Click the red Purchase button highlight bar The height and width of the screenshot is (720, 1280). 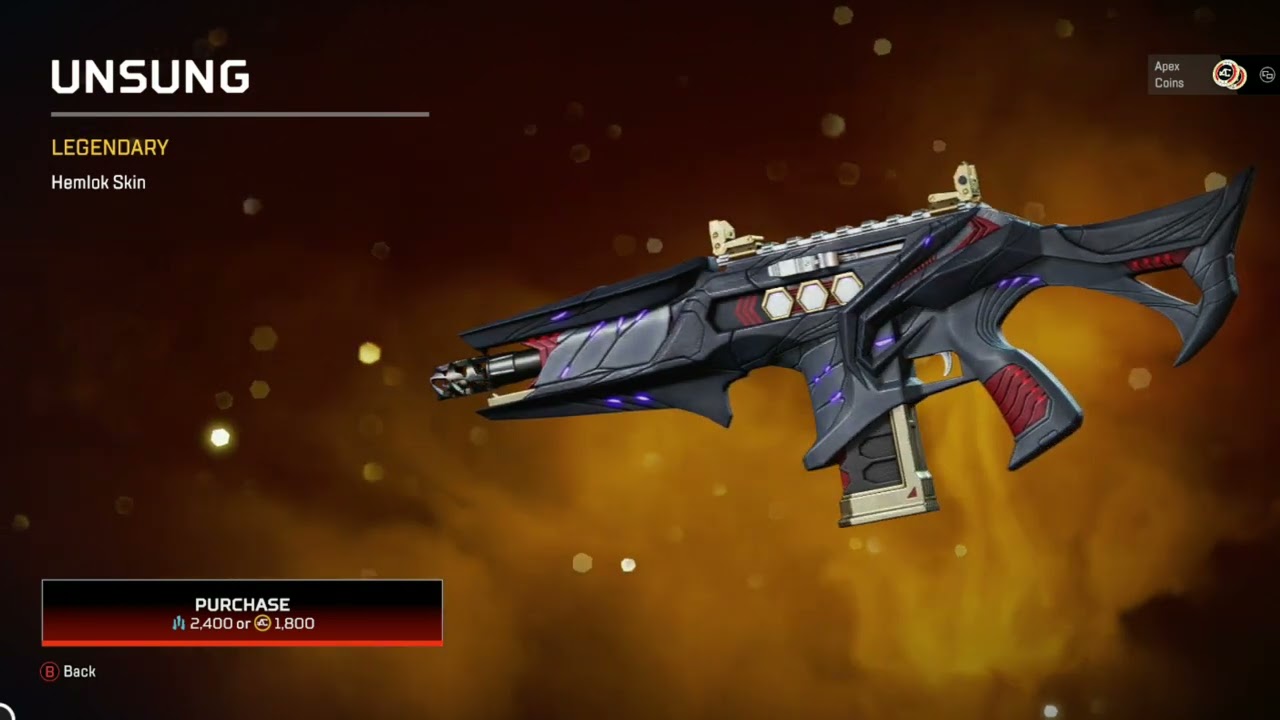pos(242,644)
